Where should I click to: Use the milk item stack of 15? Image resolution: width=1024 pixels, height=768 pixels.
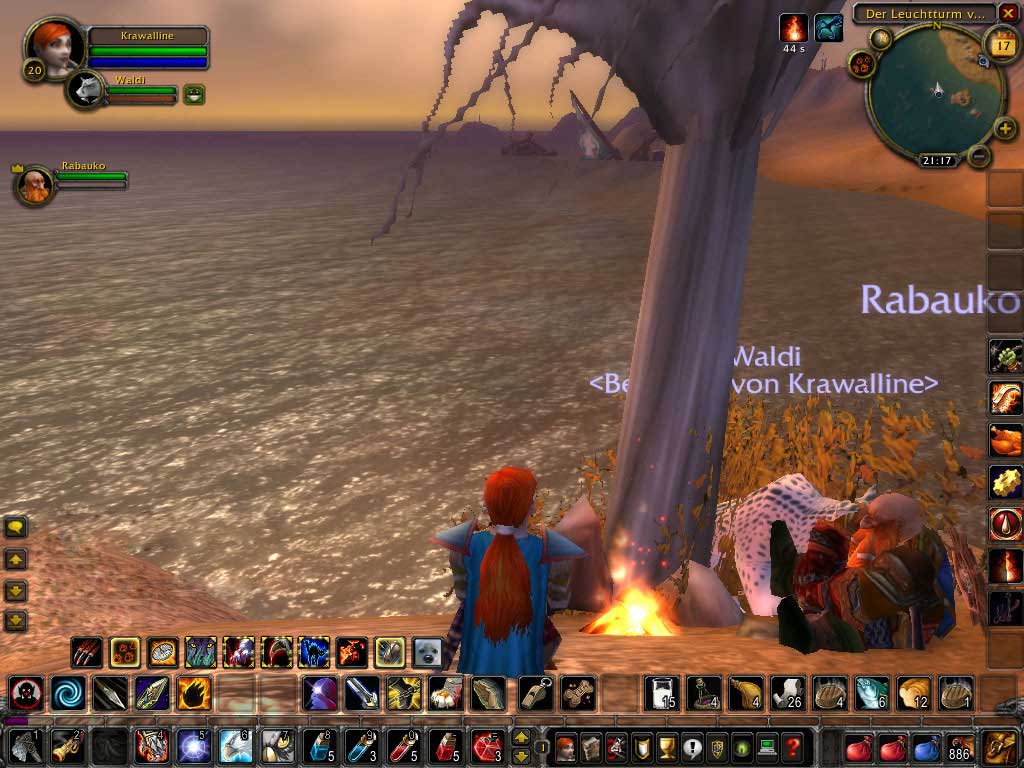tap(662, 692)
